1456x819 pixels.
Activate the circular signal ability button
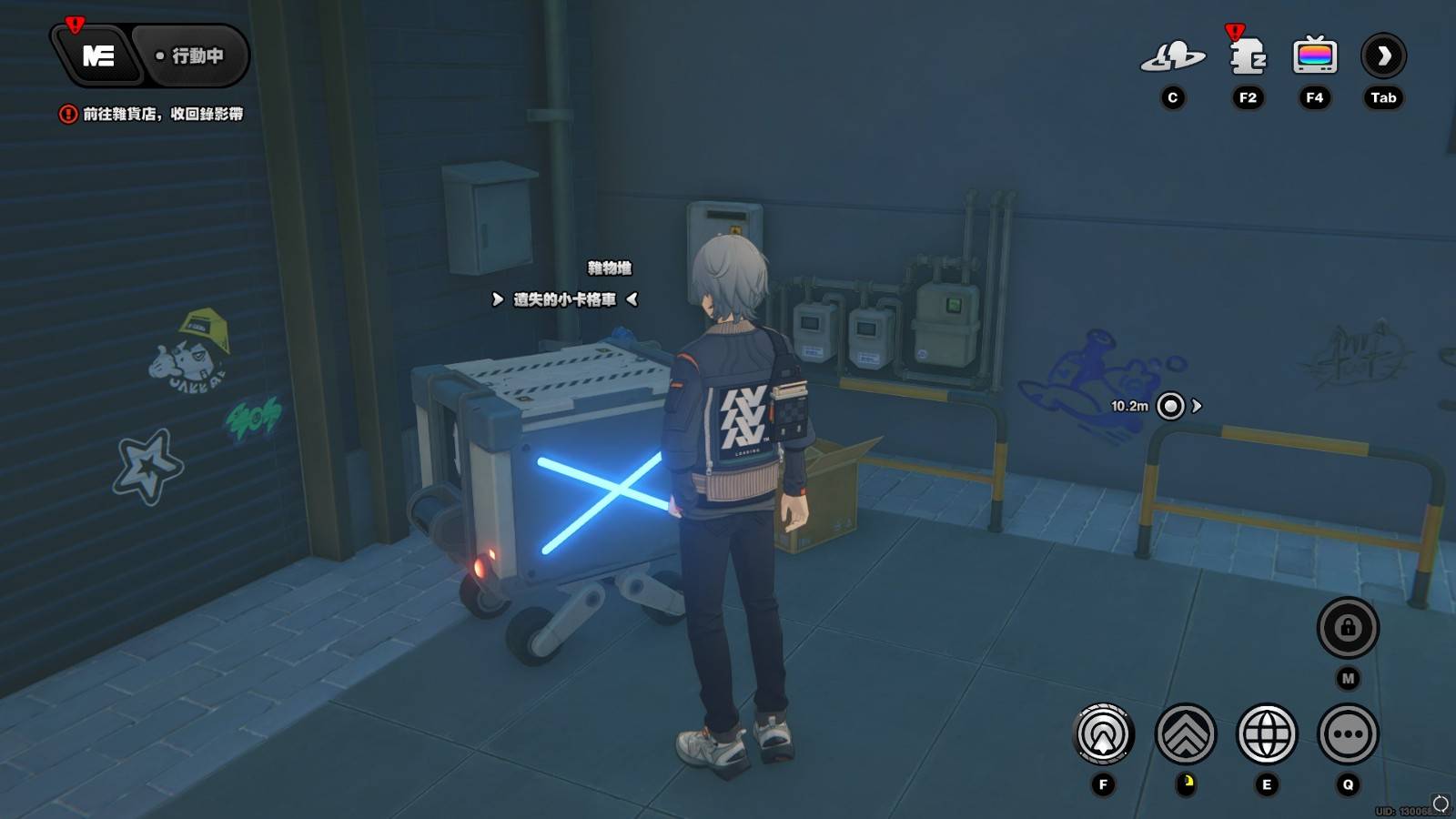pos(1103,733)
